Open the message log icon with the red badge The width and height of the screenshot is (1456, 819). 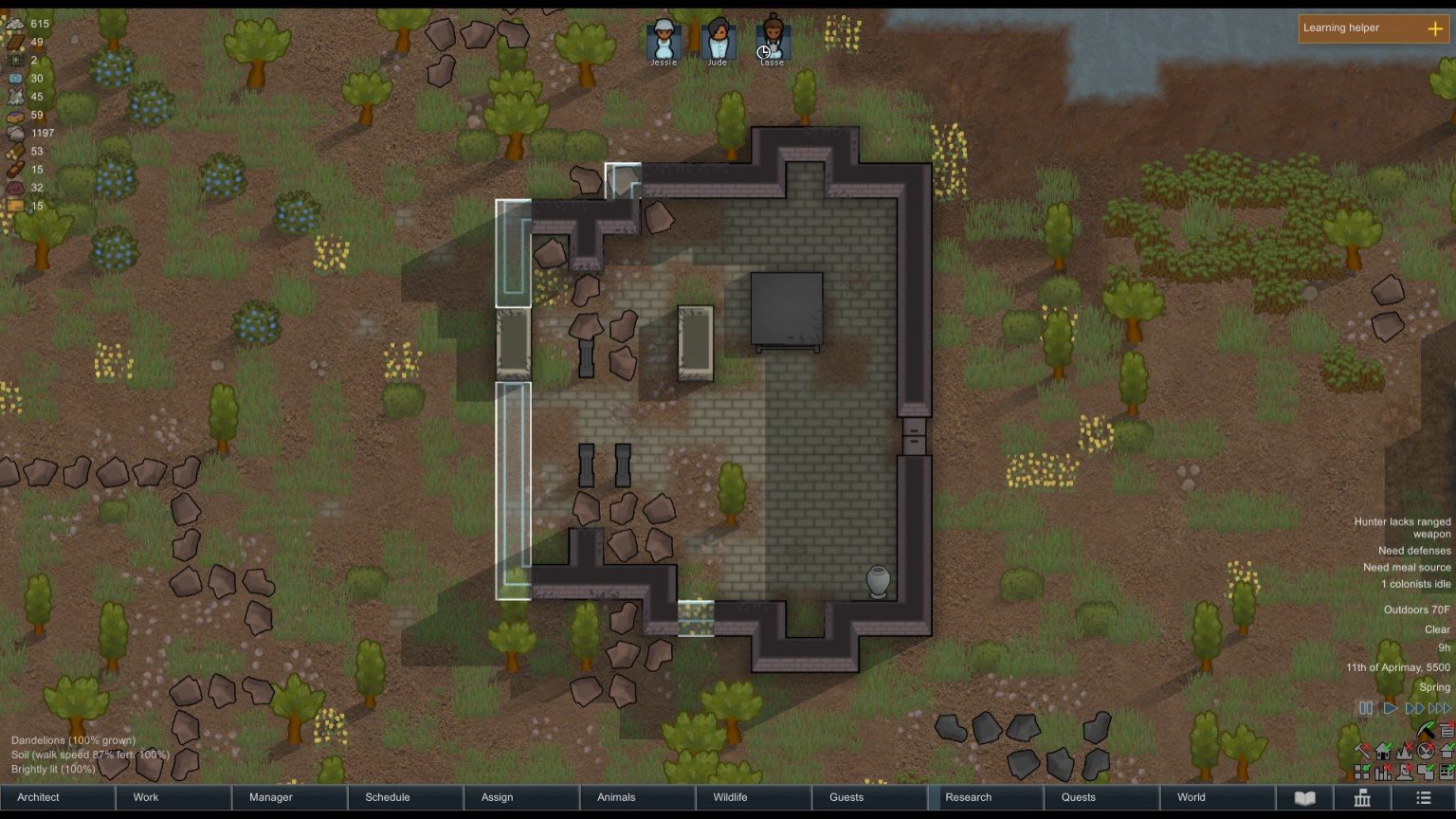click(1446, 730)
